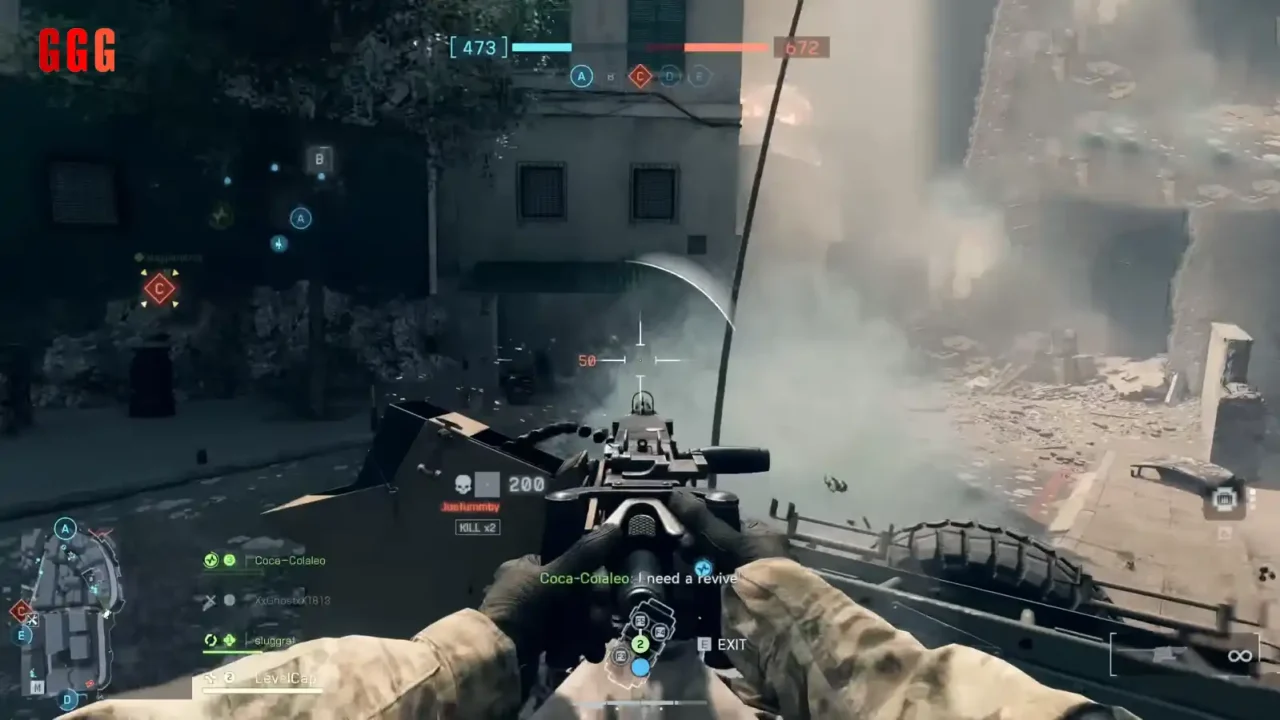
Task: Expand the Joefummby kill feed entry
Action: (x=471, y=507)
